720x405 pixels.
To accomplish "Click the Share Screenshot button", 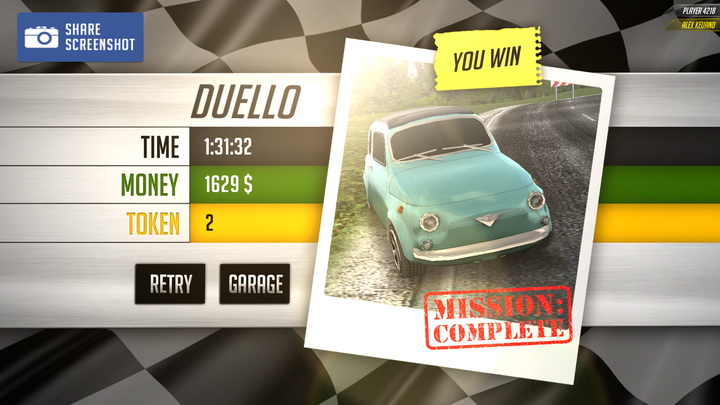I will coord(80,37).
